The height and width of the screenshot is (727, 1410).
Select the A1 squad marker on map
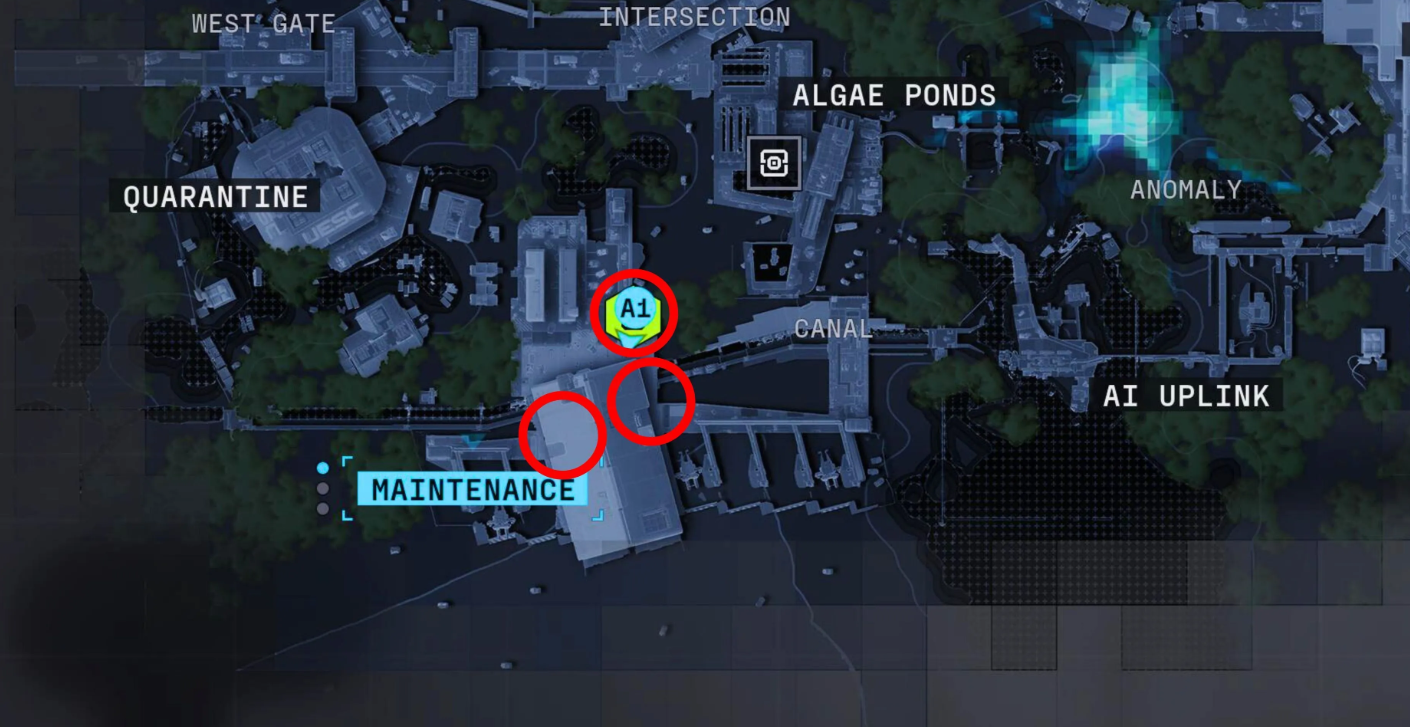635,311
